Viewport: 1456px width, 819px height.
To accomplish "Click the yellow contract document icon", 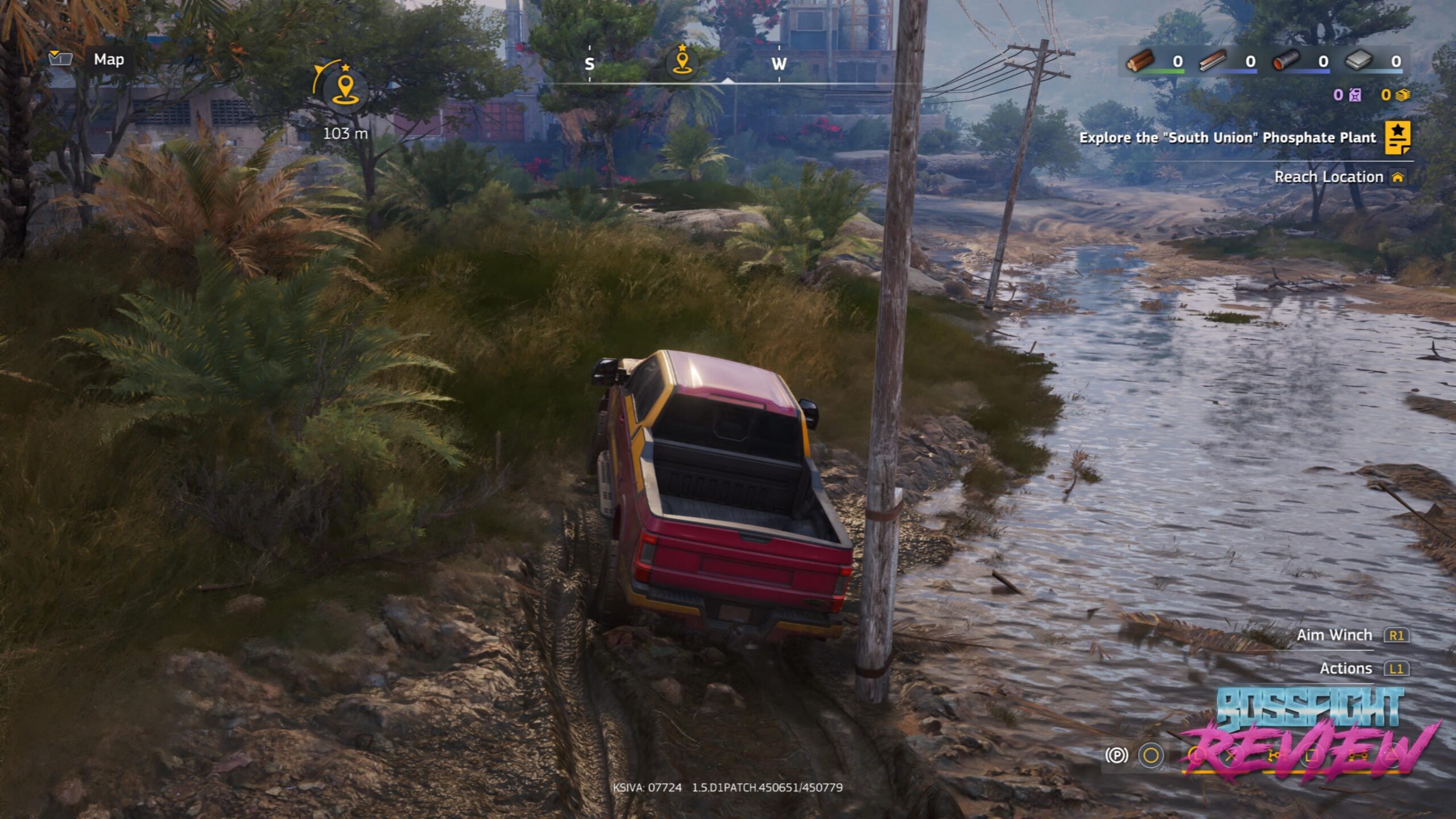I will coord(1397,138).
